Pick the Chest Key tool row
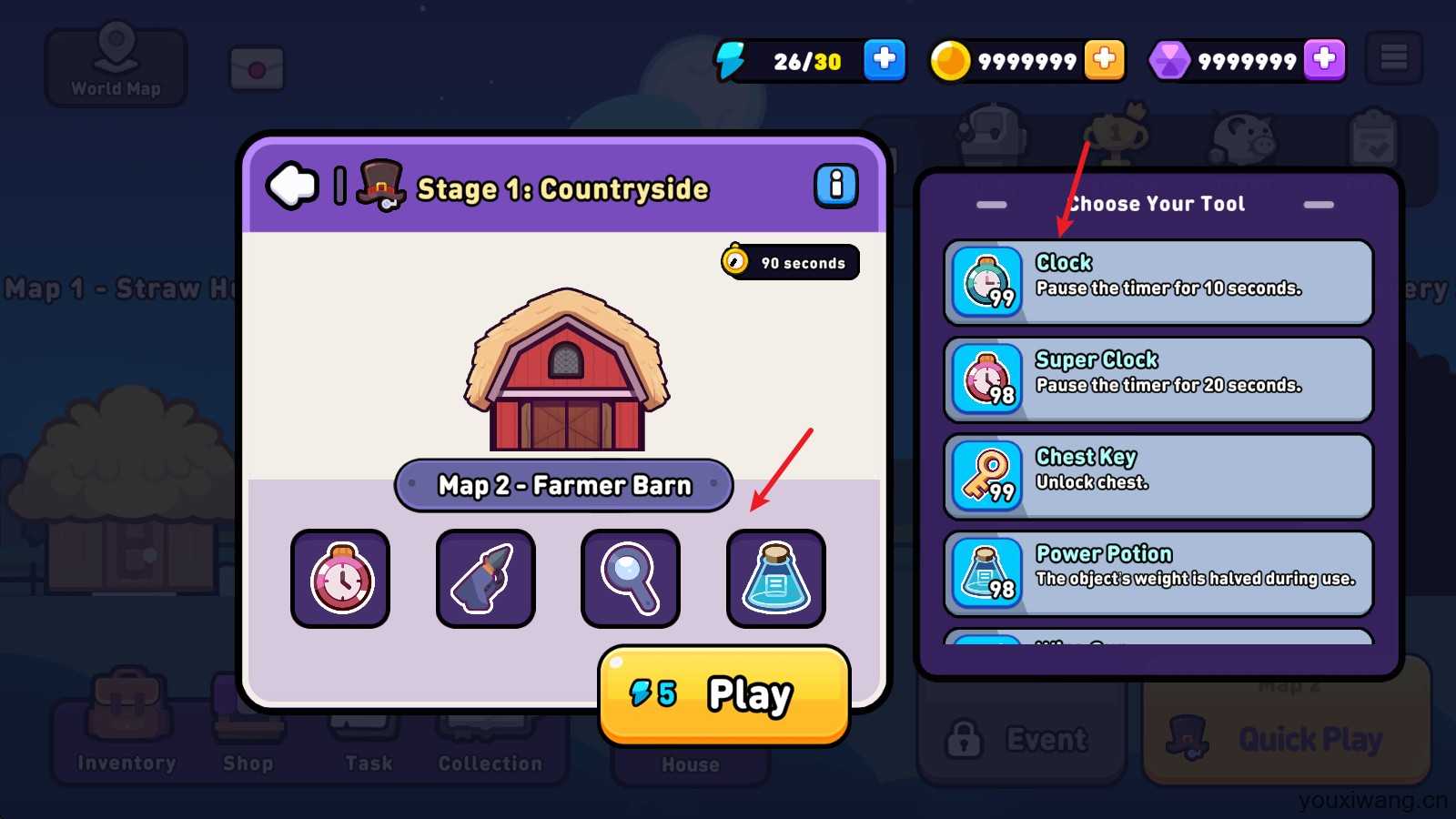The image size is (1456, 819). pos(1158,476)
